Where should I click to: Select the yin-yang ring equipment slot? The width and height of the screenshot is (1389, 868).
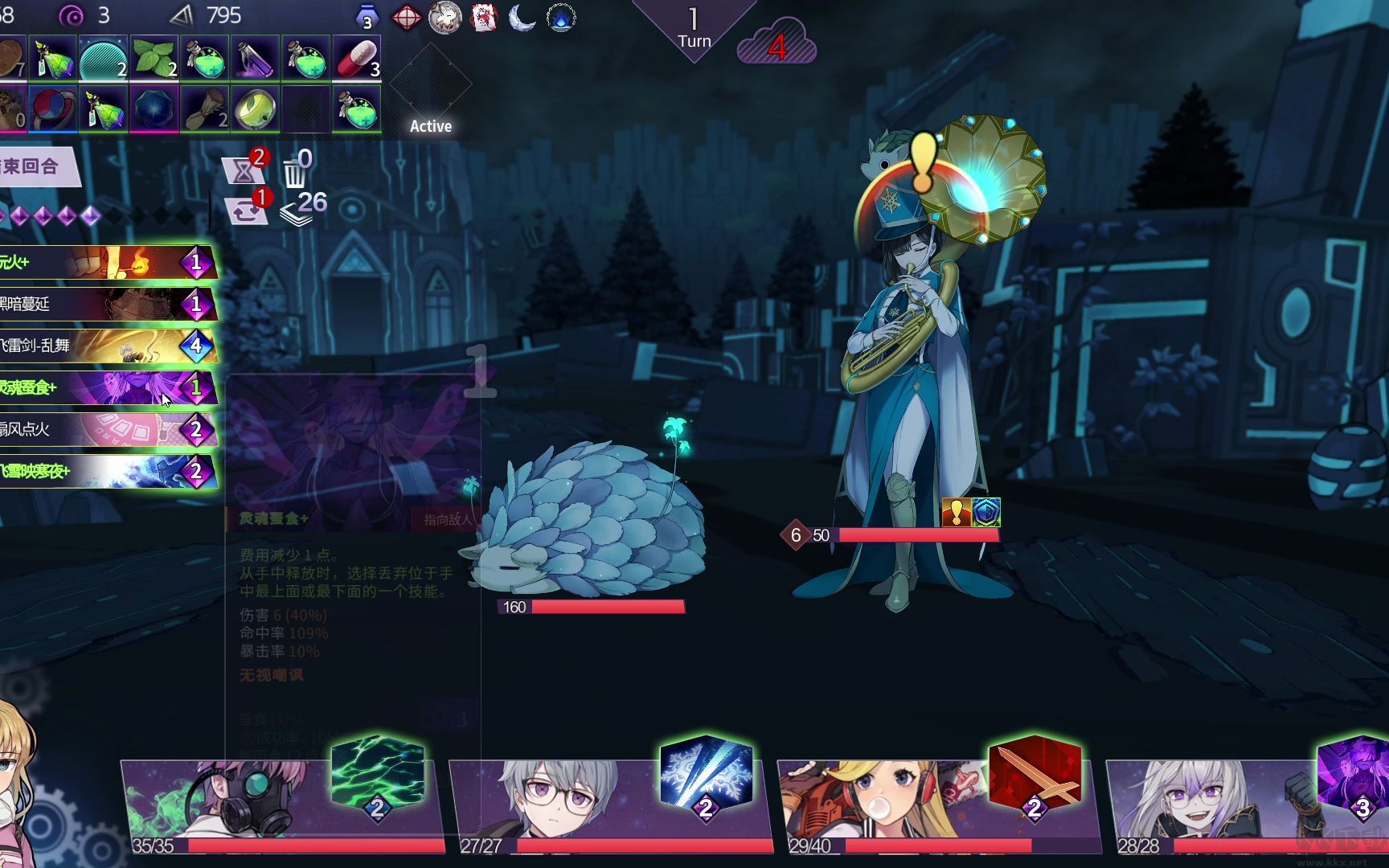coord(52,108)
